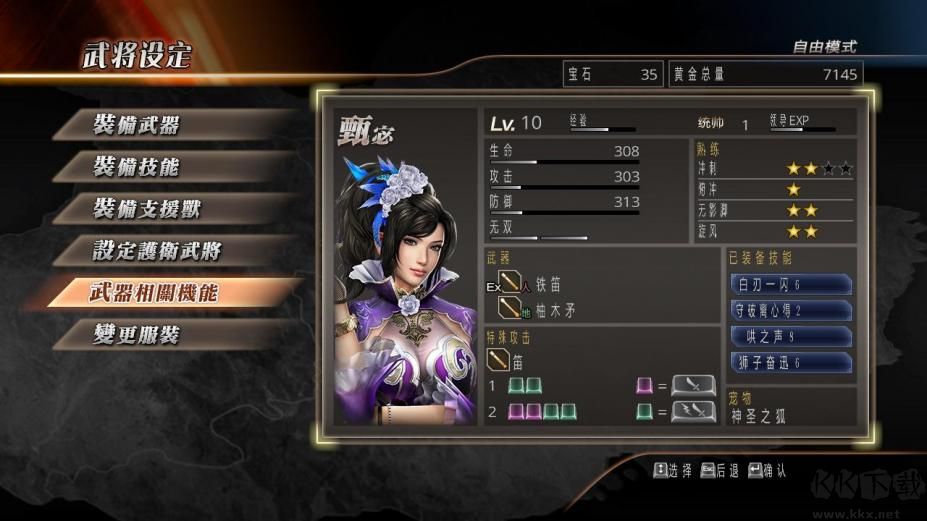Select the 哄之声 skill entry

[x=791, y=337]
